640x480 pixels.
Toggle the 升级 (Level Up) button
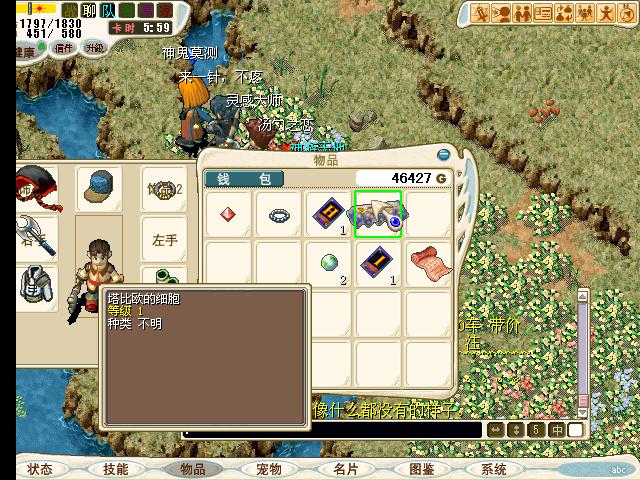pyautogui.click(x=95, y=47)
